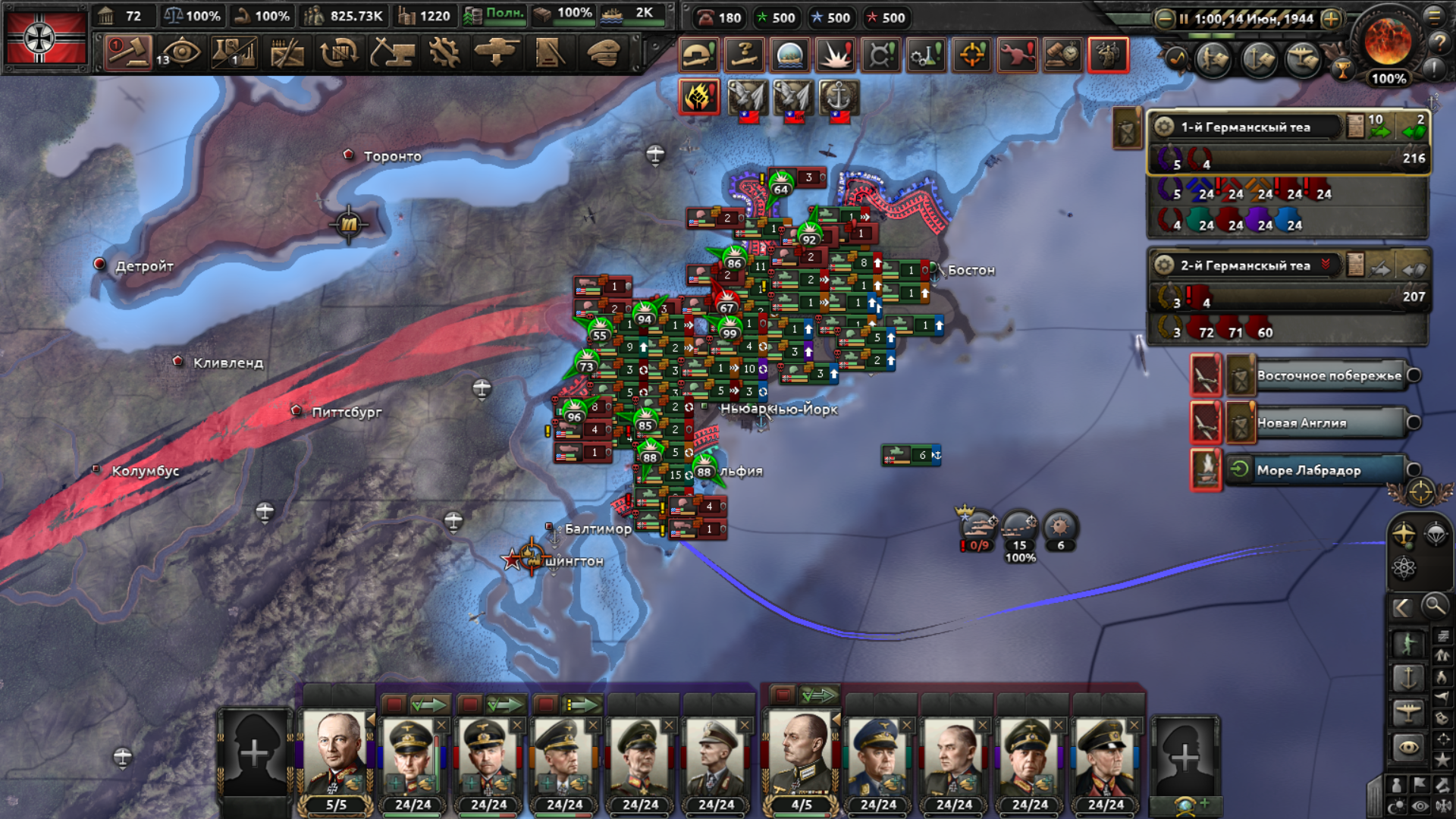
Task: Select the 2-й Германский театр army group
Action: pyautogui.click(x=1245, y=265)
